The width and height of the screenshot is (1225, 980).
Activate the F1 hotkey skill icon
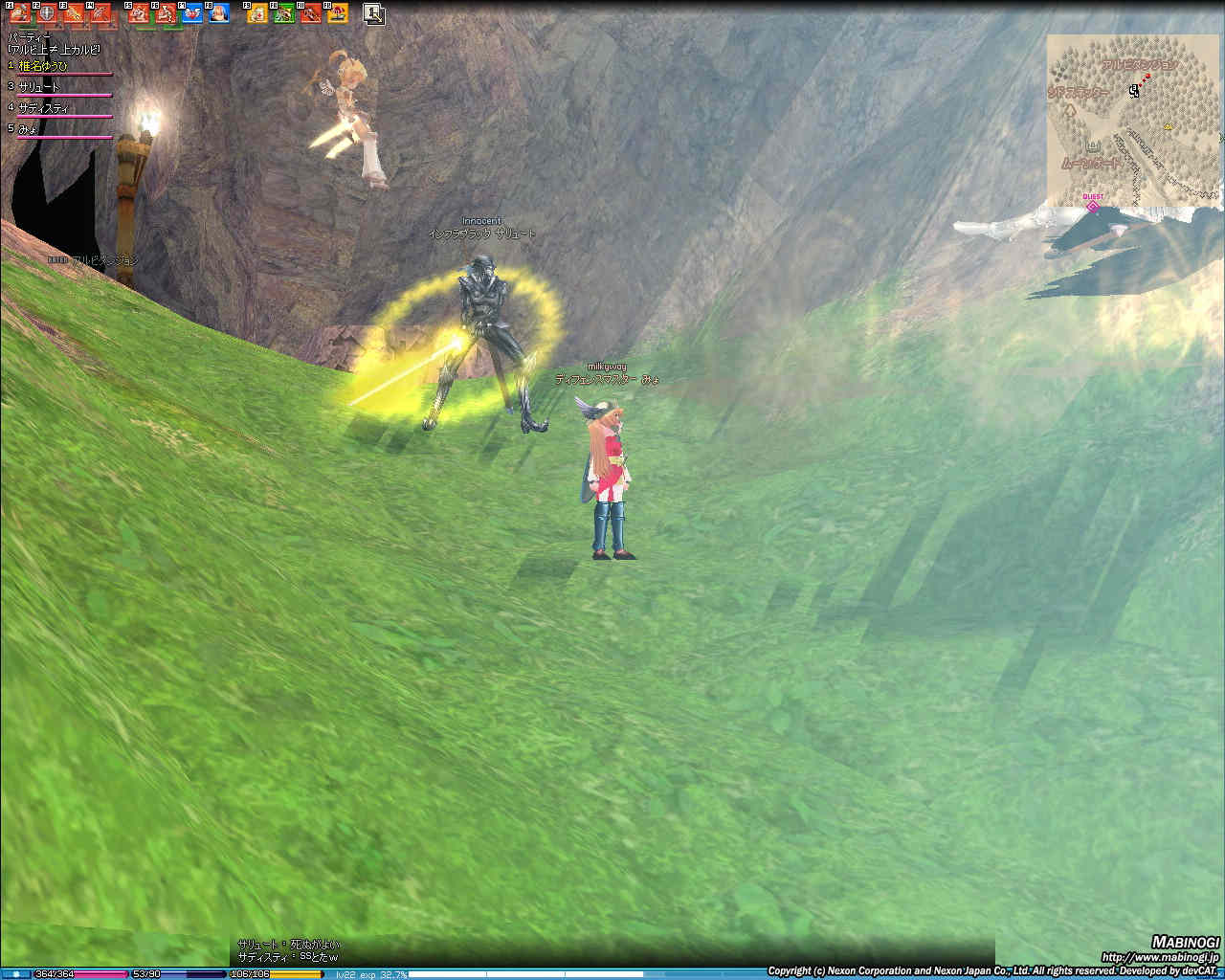21,13
